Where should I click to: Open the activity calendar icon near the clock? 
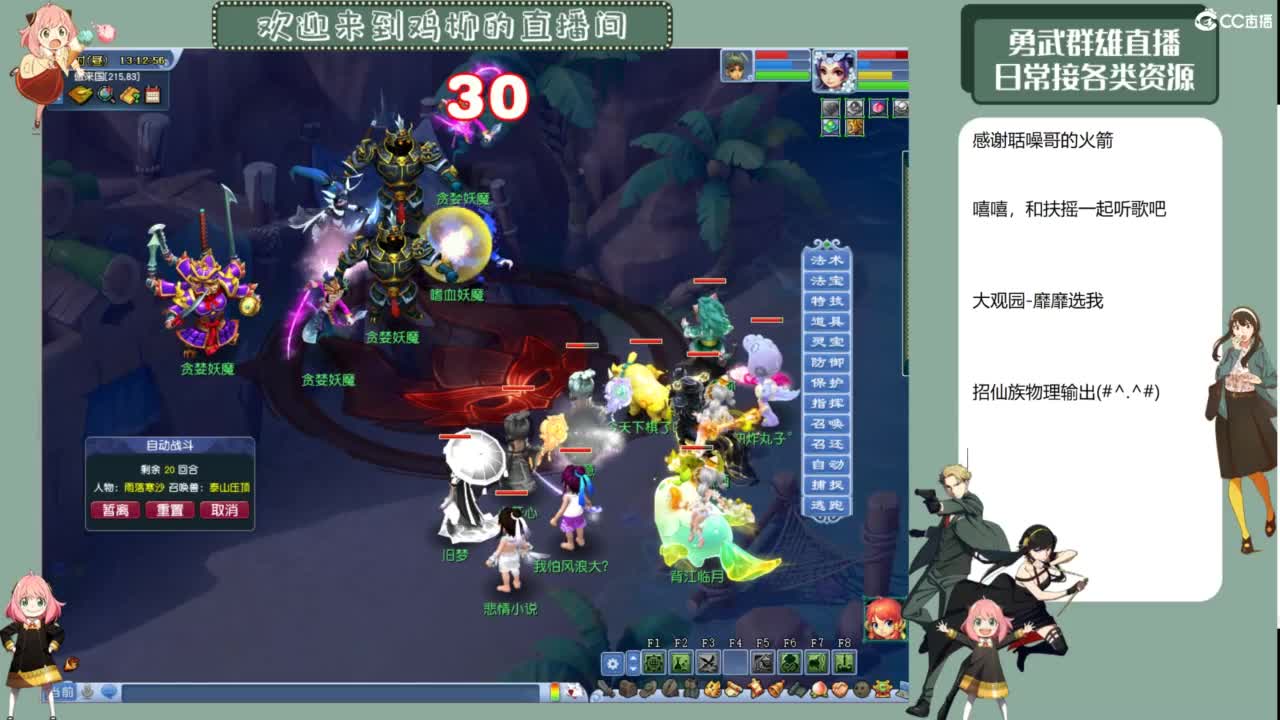(151, 94)
